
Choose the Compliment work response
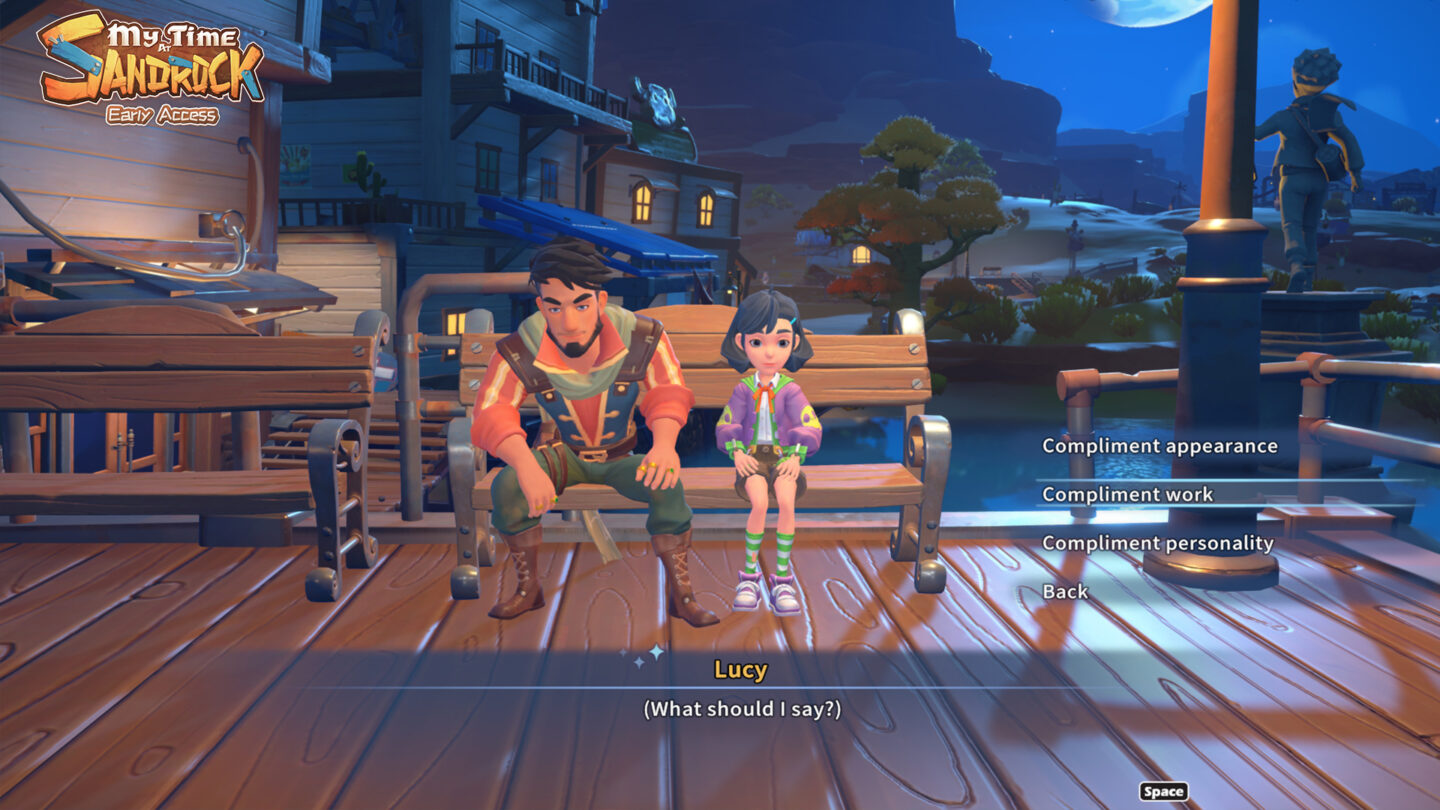[1127, 494]
